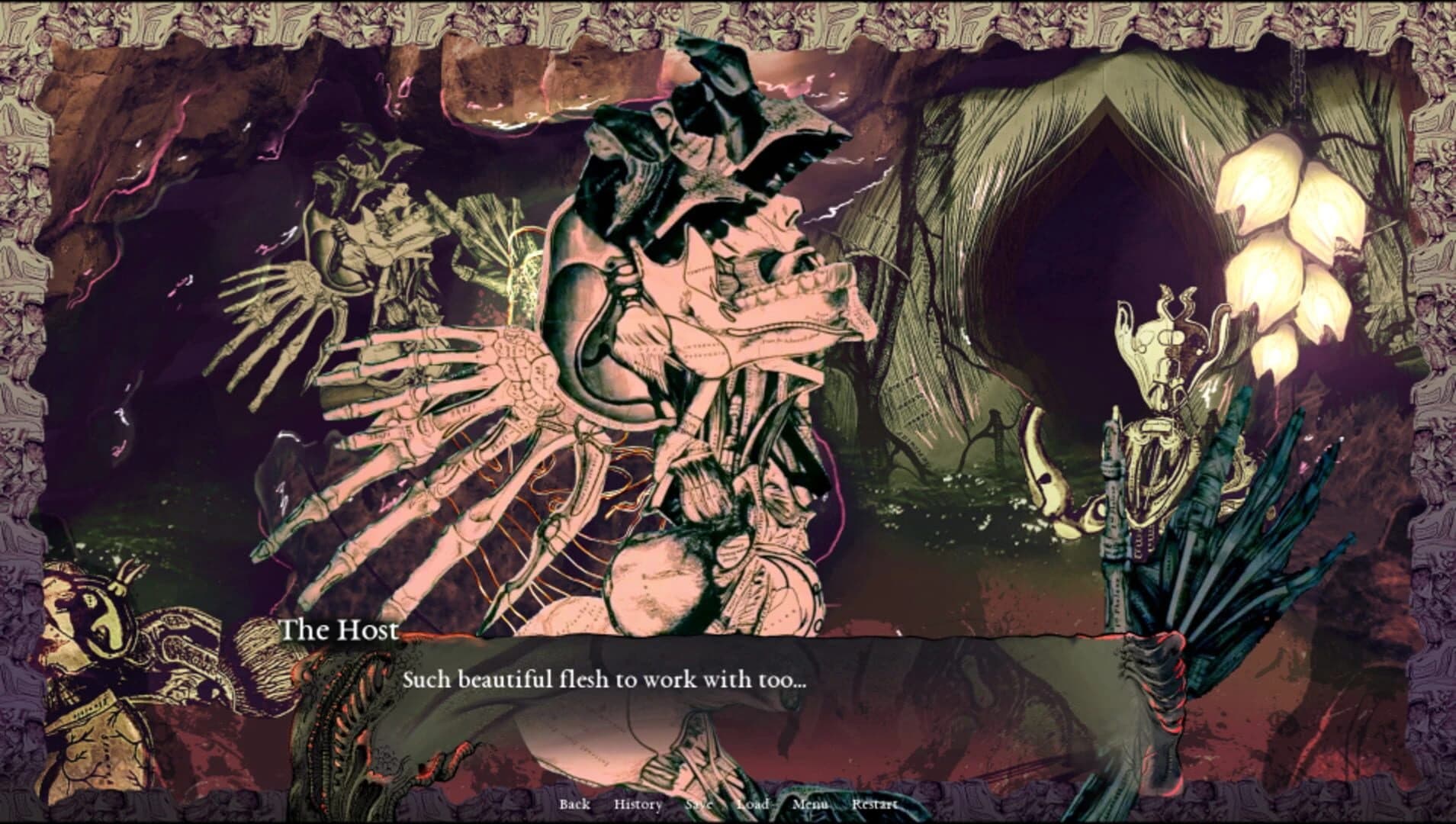This screenshot has height=824, width=1456.
Task: Restart the visual novel
Action: point(874,804)
